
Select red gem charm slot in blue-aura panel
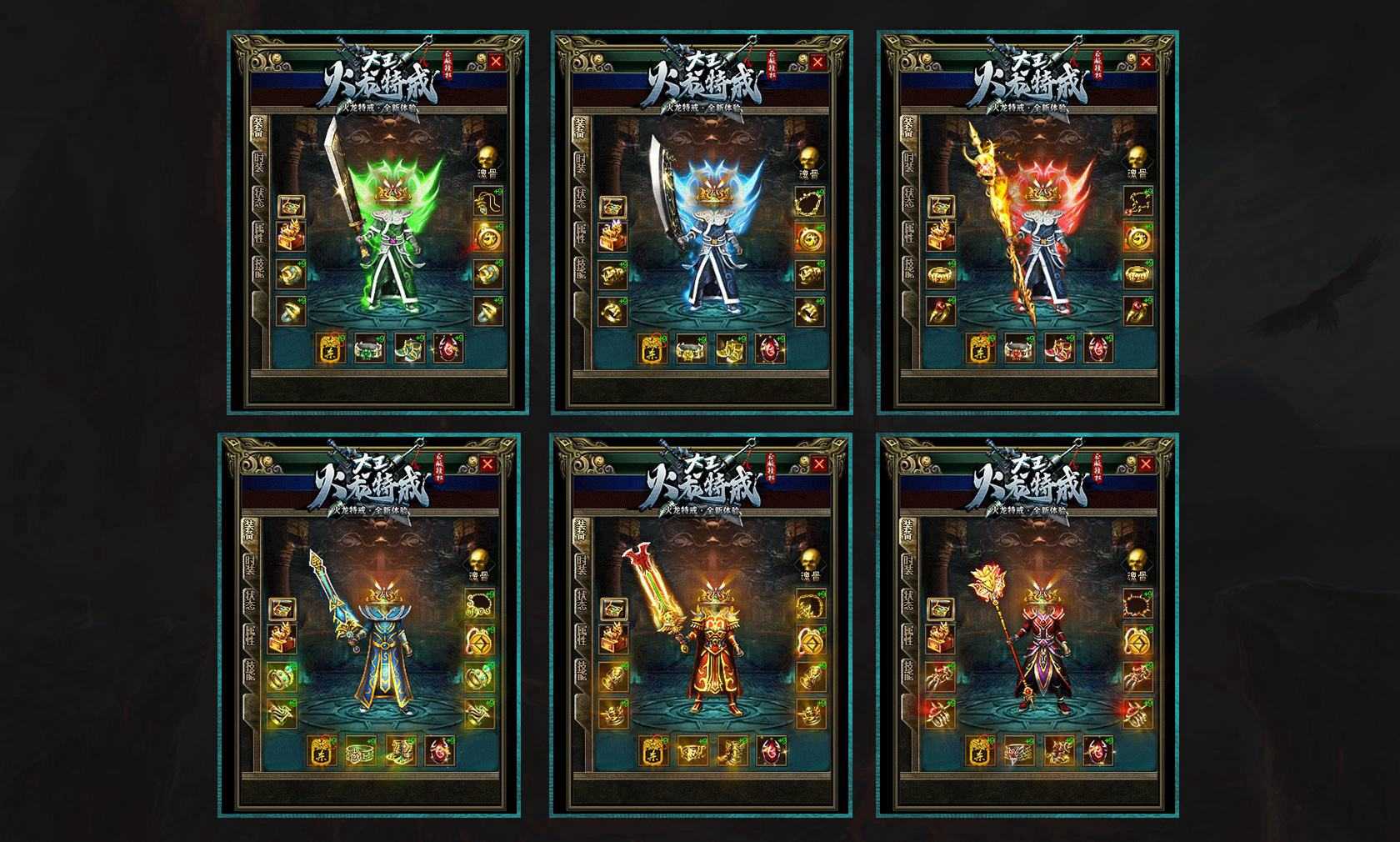[x=769, y=348]
